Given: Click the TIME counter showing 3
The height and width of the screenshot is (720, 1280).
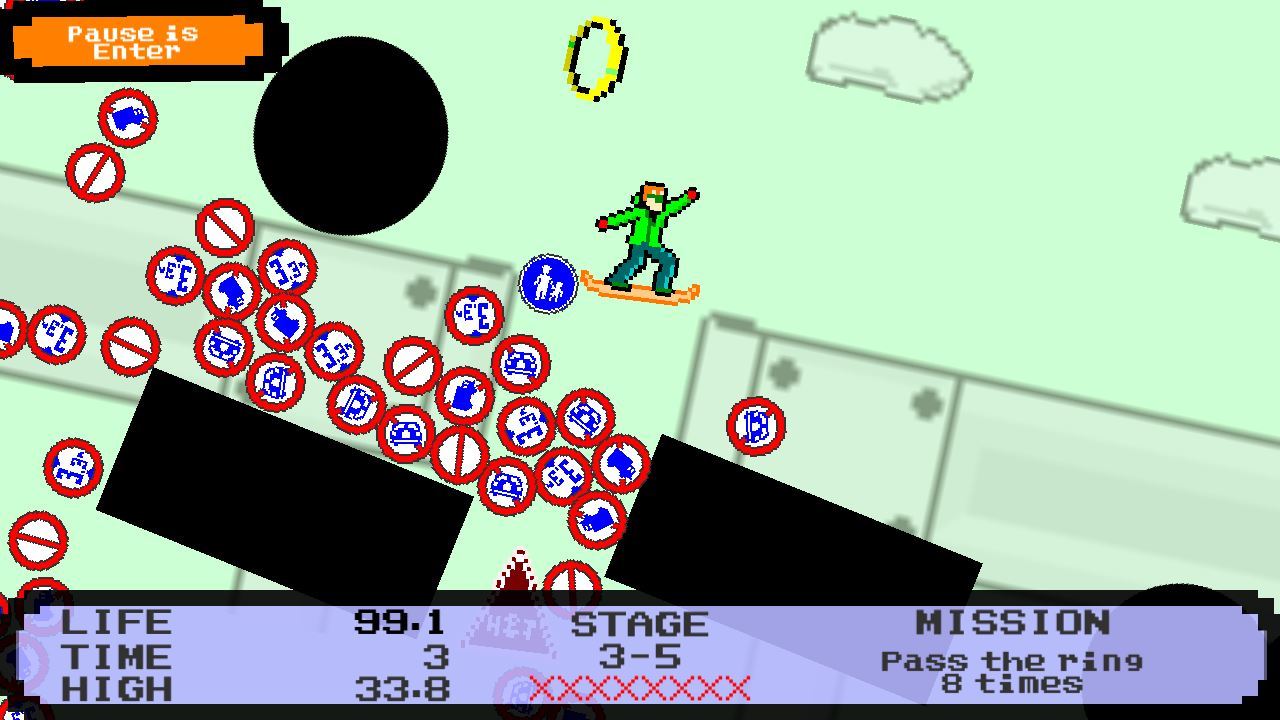Looking at the screenshot, I should click(x=432, y=656).
